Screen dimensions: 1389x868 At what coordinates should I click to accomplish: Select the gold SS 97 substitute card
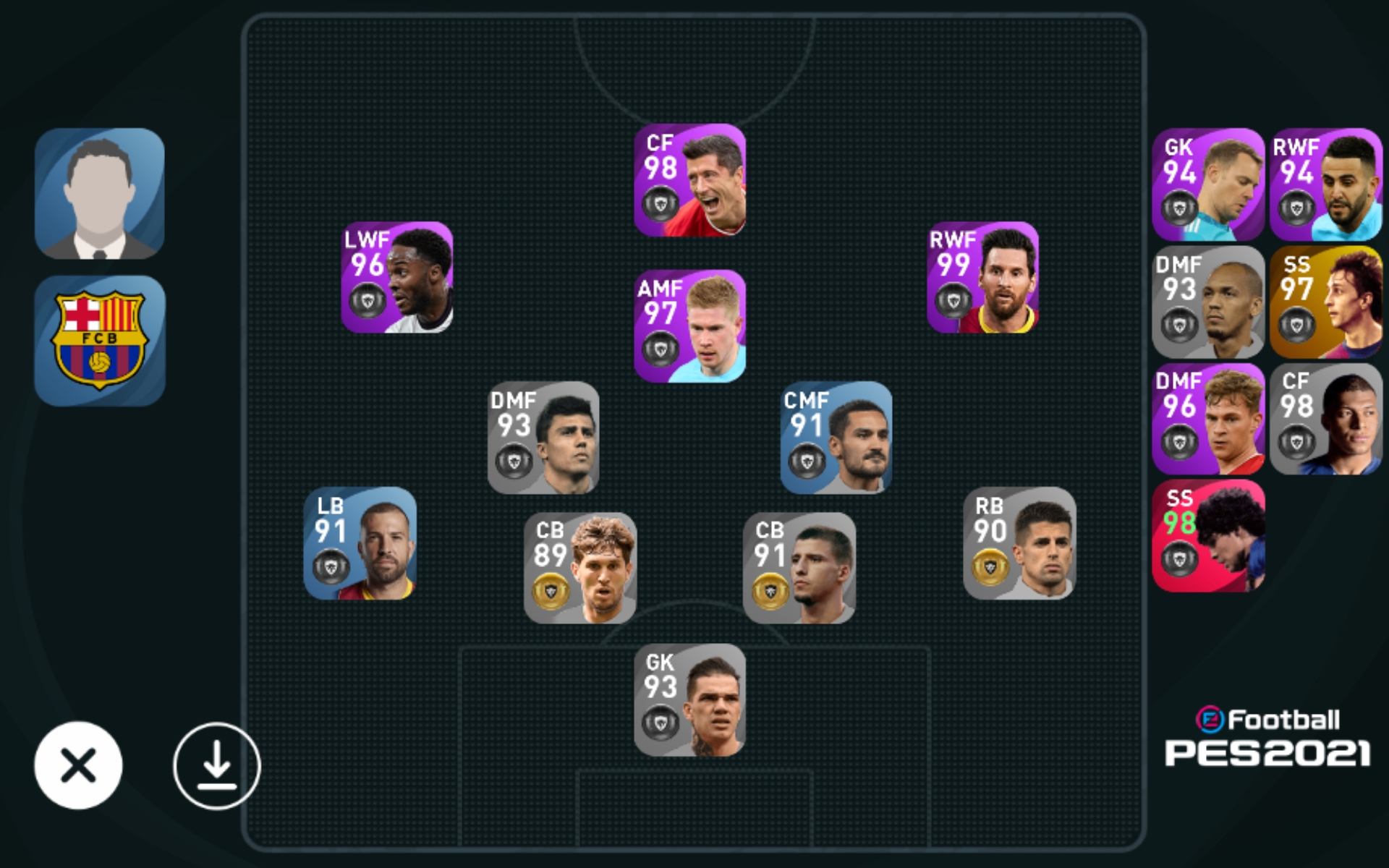tap(1325, 302)
